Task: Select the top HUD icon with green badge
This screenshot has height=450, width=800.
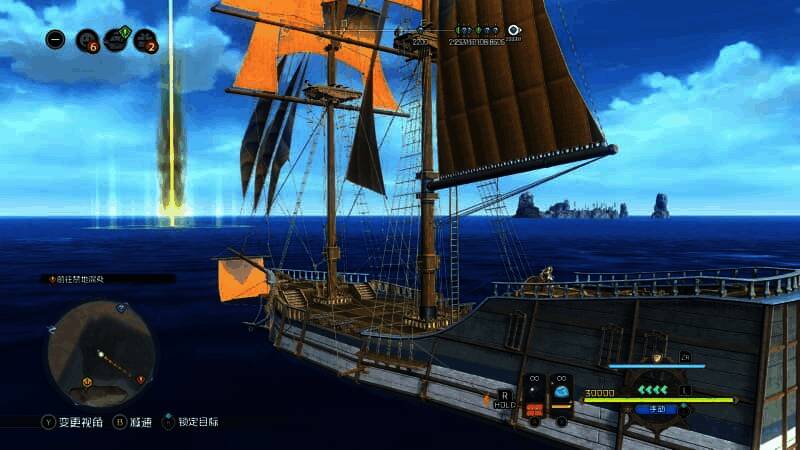Action: pos(117,38)
